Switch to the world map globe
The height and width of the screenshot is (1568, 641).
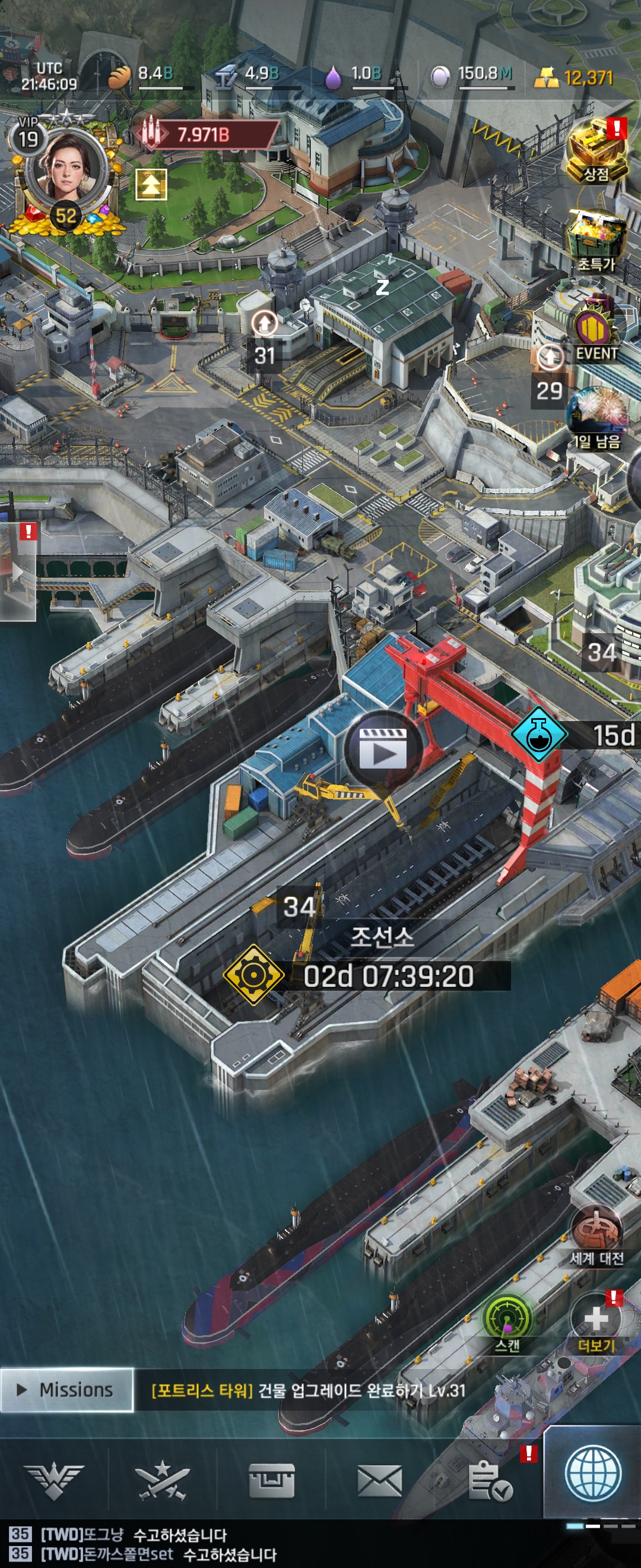(592, 1474)
